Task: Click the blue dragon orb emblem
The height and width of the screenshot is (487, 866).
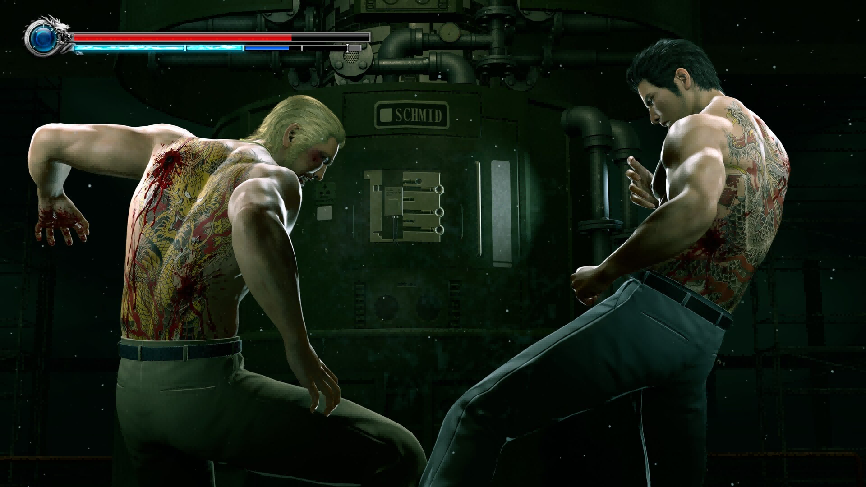Action: click(x=43, y=38)
